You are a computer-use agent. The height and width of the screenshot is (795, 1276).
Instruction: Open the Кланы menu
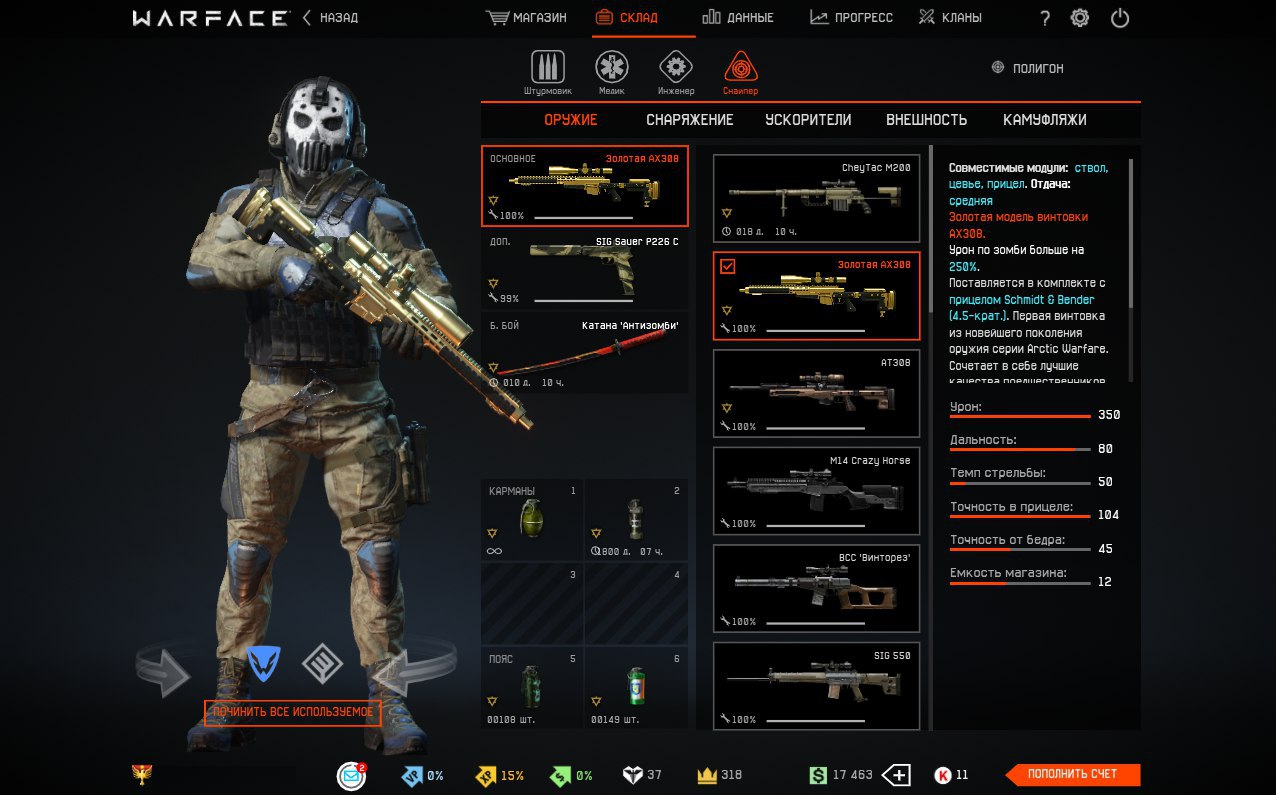pos(950,18)
